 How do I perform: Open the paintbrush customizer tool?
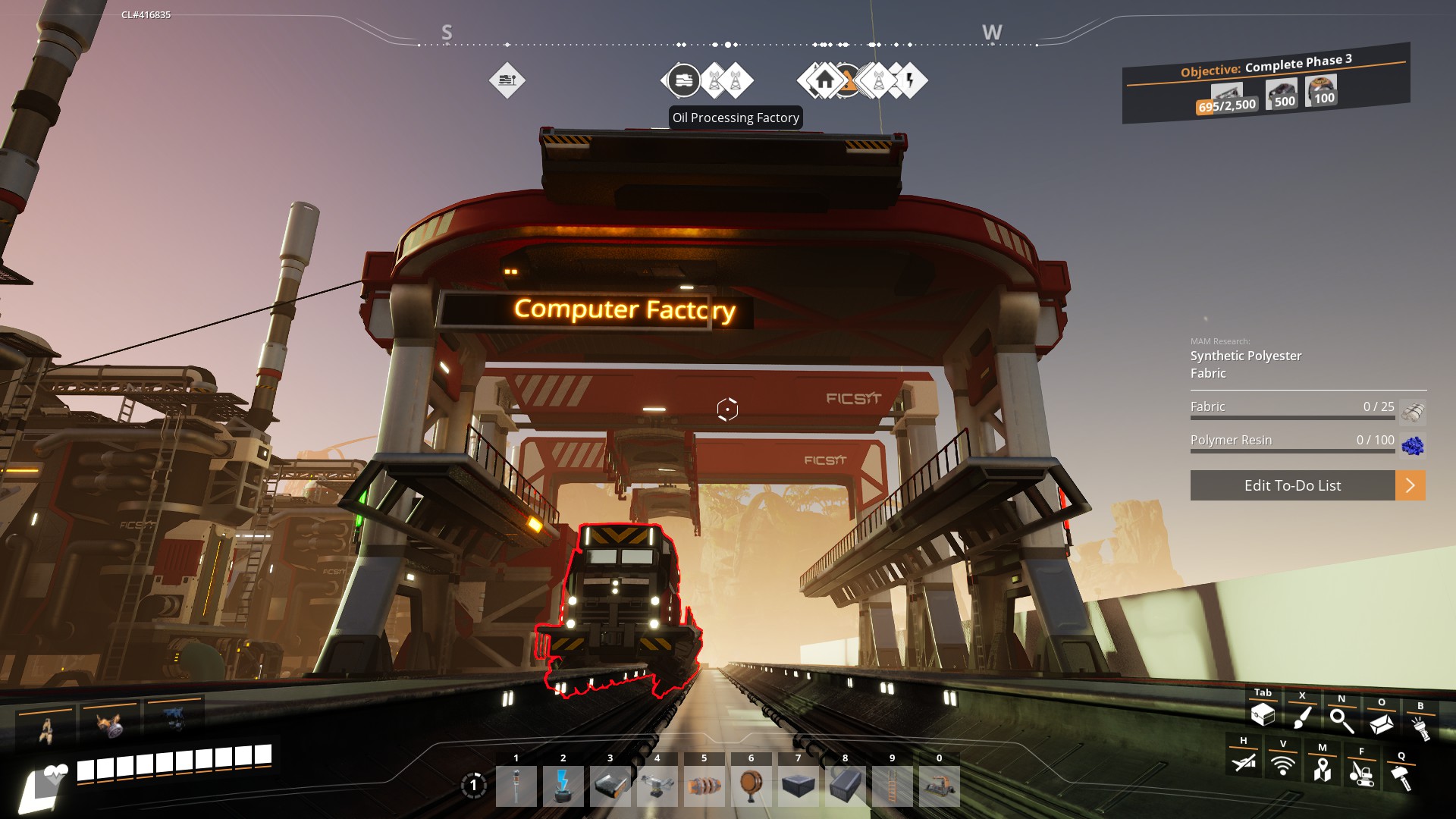[1302, 717]
